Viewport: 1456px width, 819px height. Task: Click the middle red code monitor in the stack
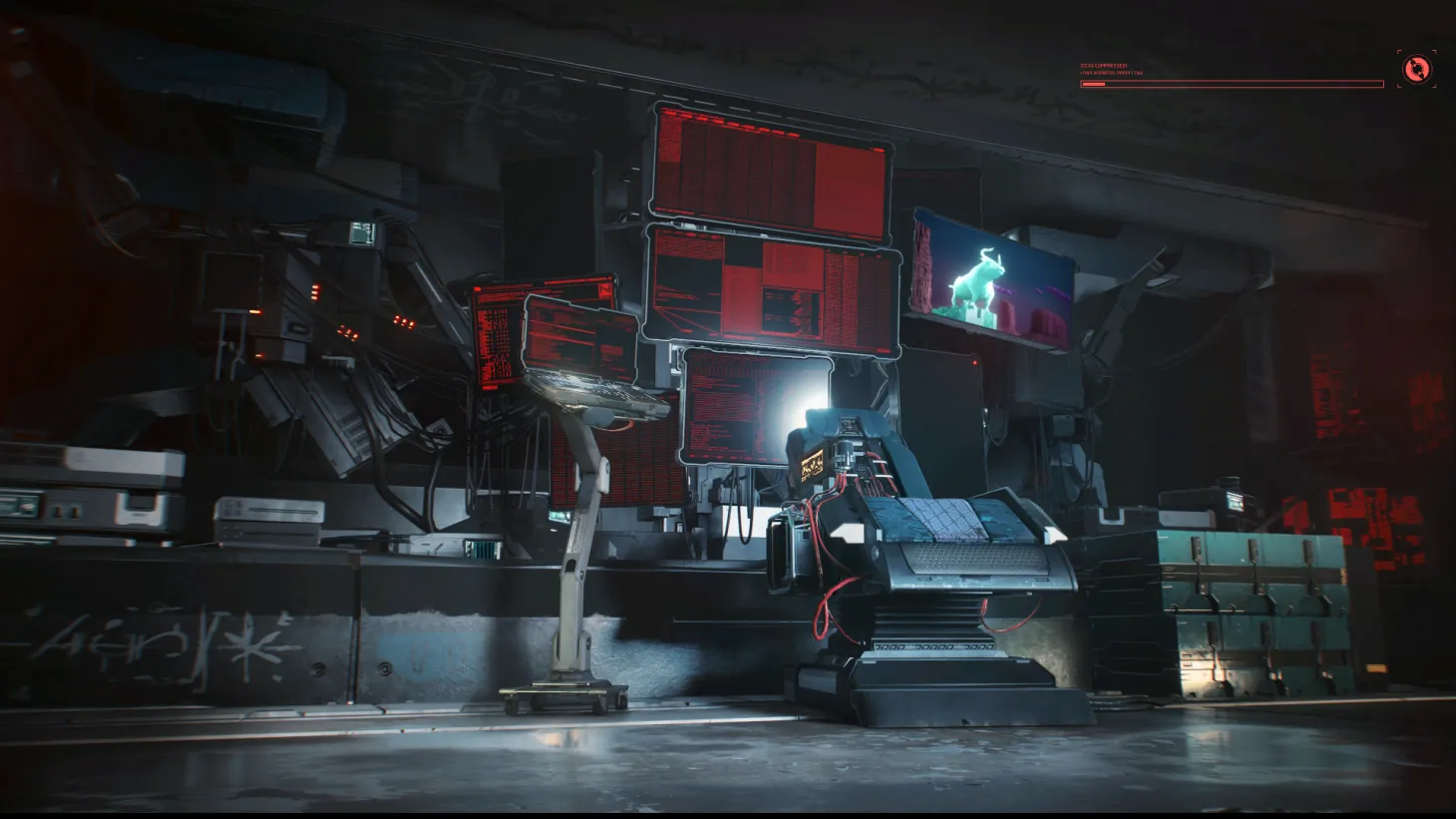[x=768, y=289]
